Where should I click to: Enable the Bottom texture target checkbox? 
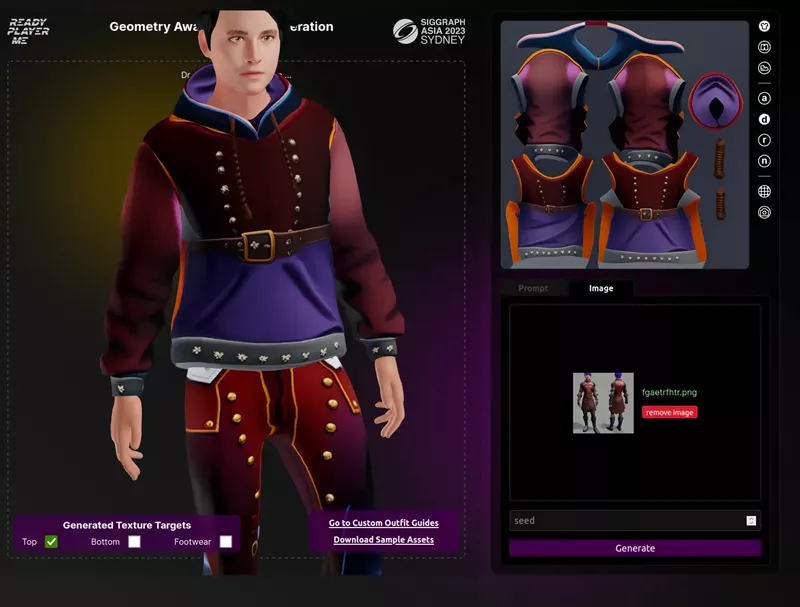(134, 542)
